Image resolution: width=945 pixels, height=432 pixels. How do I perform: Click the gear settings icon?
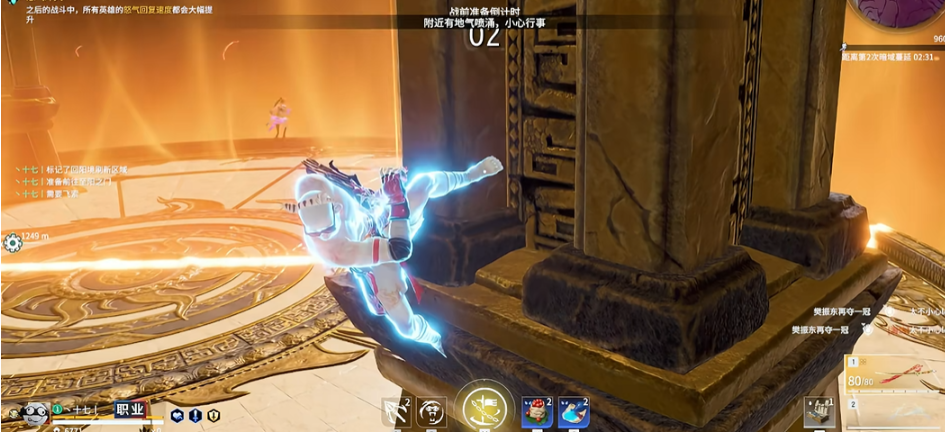tap(12, 242)
